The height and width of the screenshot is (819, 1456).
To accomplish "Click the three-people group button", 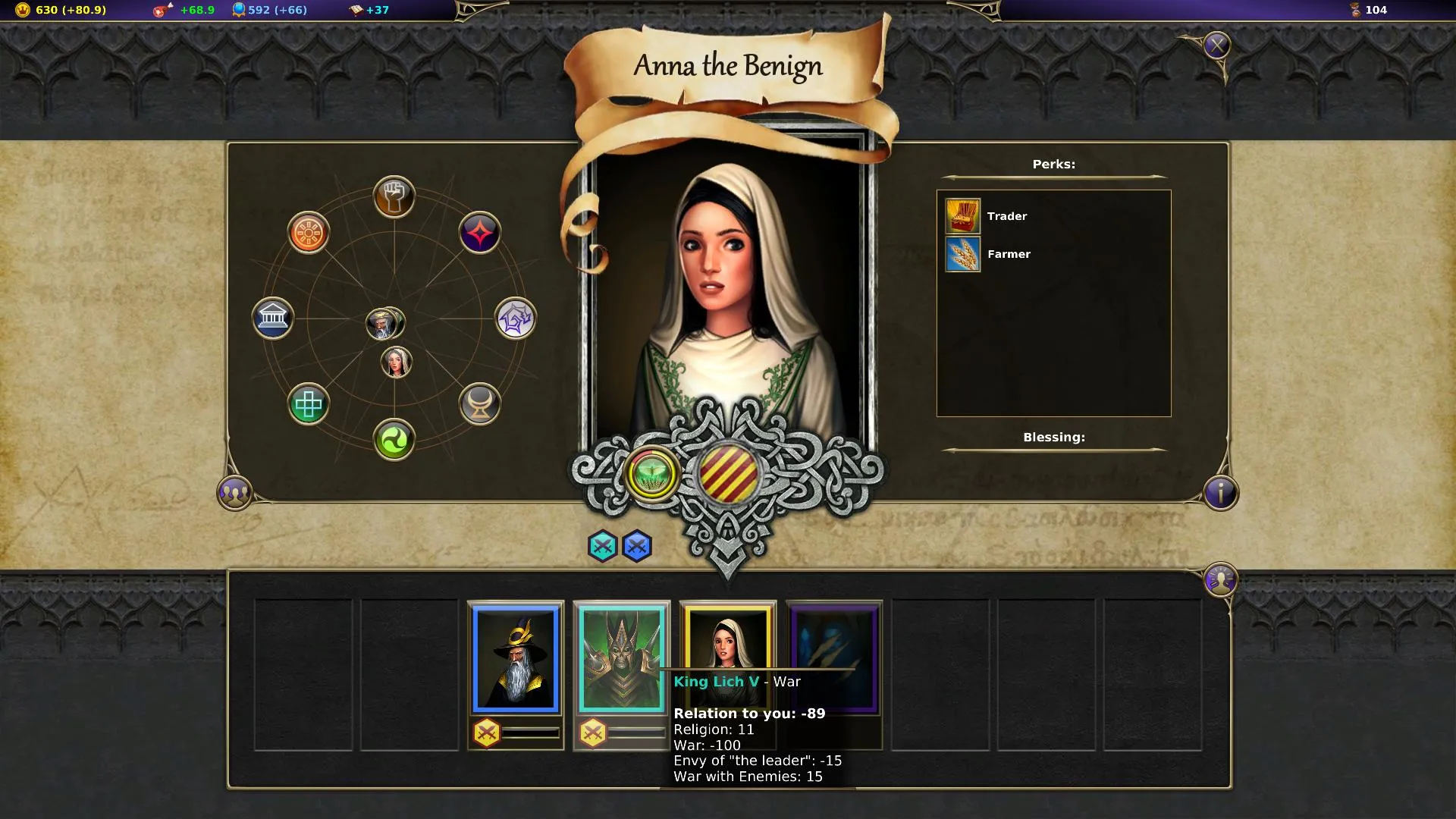I will [234, 493].
